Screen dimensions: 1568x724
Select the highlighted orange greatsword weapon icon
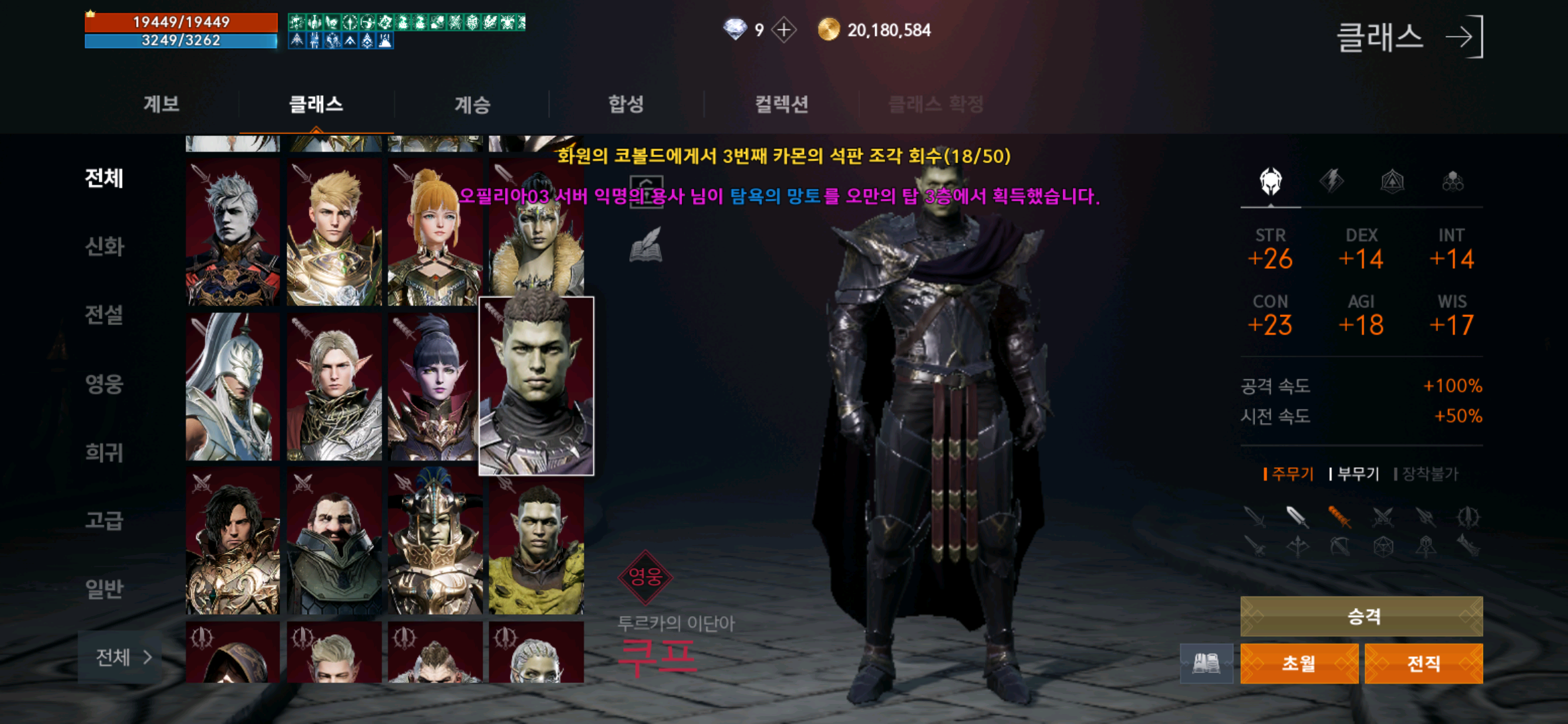pyautogui.click(x=1340, y=518)
